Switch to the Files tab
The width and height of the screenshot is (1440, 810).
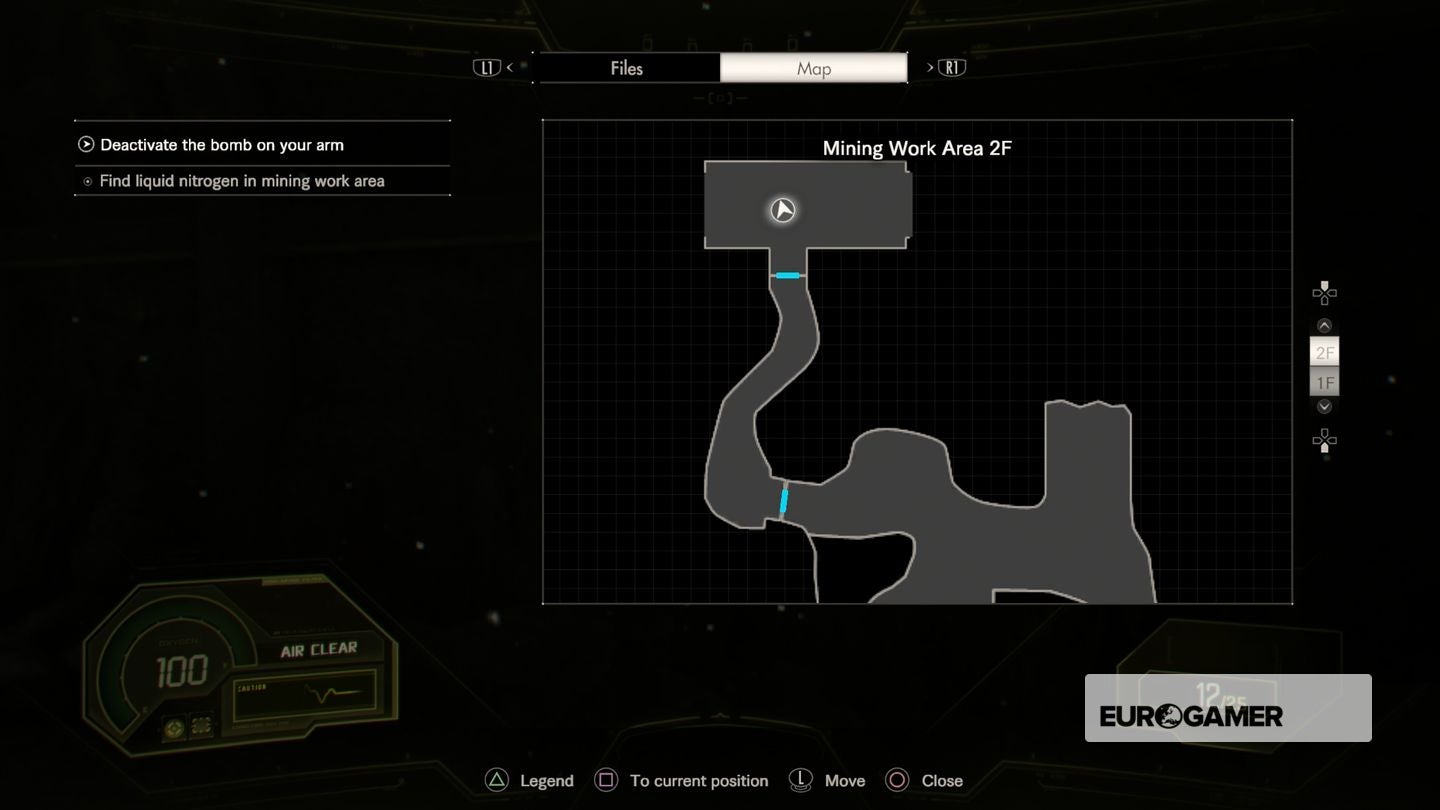628,68
